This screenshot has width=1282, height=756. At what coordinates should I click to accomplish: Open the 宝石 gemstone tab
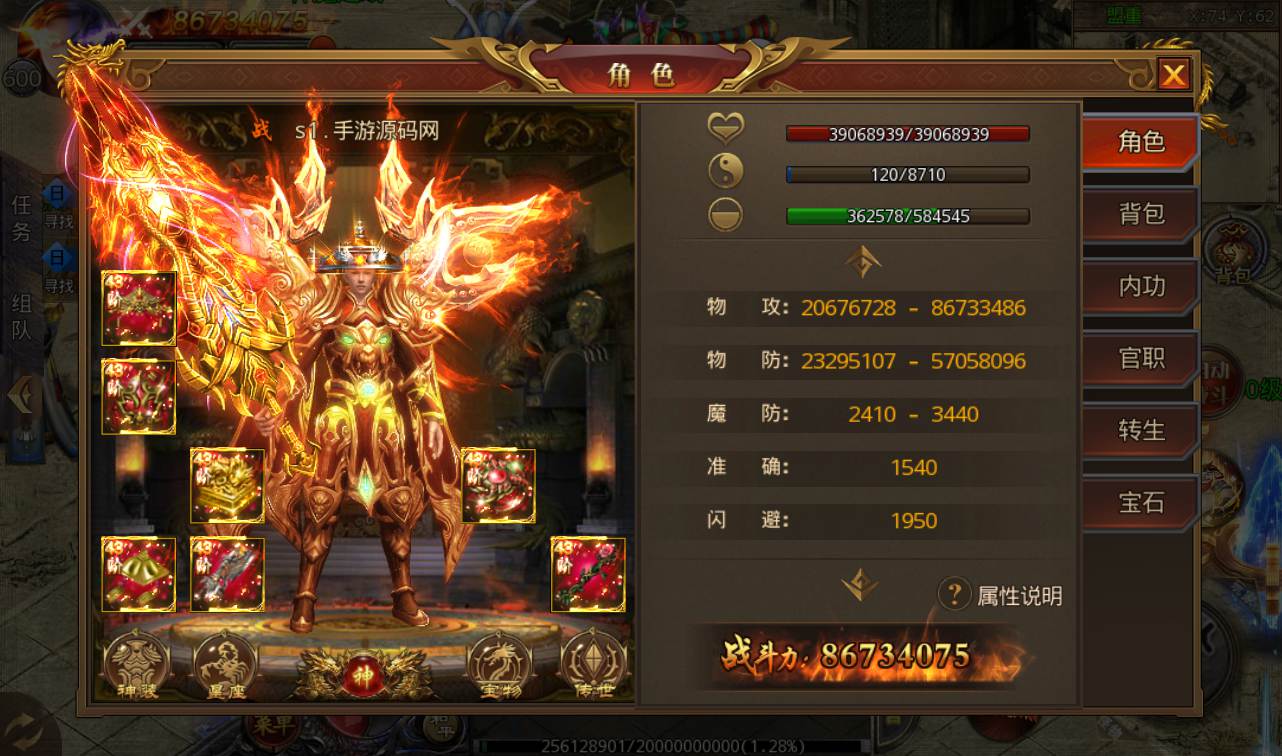[x=1140, y=502]
